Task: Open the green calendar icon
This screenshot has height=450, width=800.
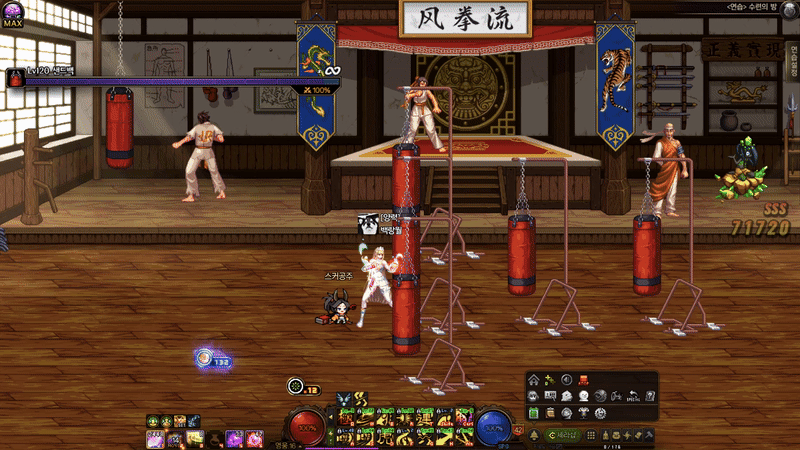Action: tap(534, 413)
